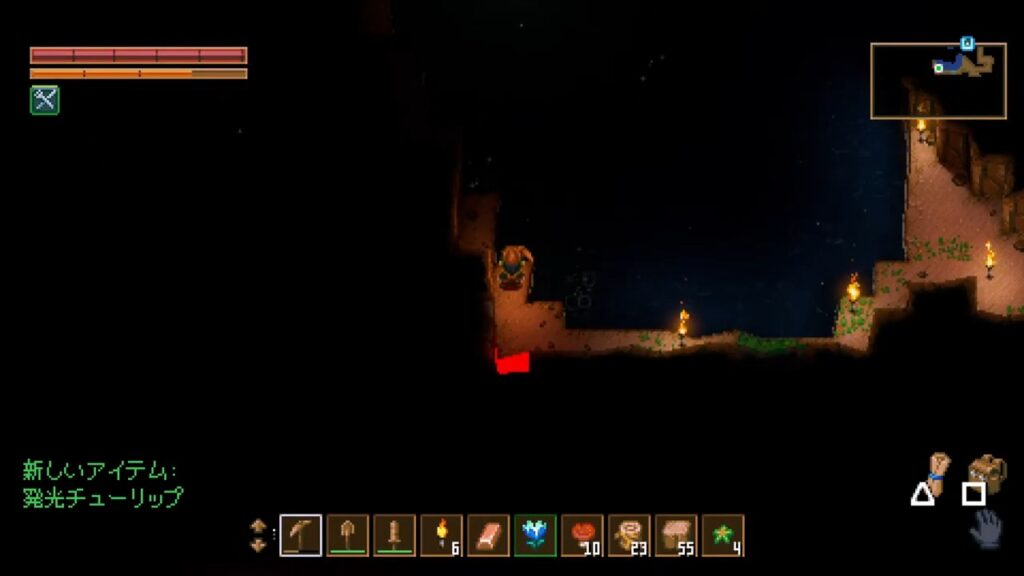This screenshot has height=576, width=1024.
Task: Click the crossed tools status icon
Action: pos(45,99)
